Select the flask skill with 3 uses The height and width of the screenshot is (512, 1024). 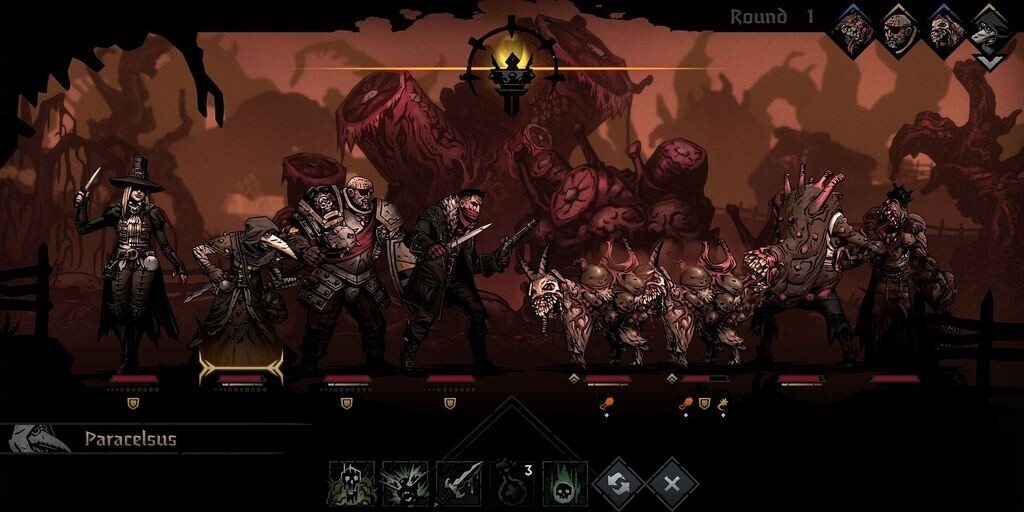click(511, 483)
